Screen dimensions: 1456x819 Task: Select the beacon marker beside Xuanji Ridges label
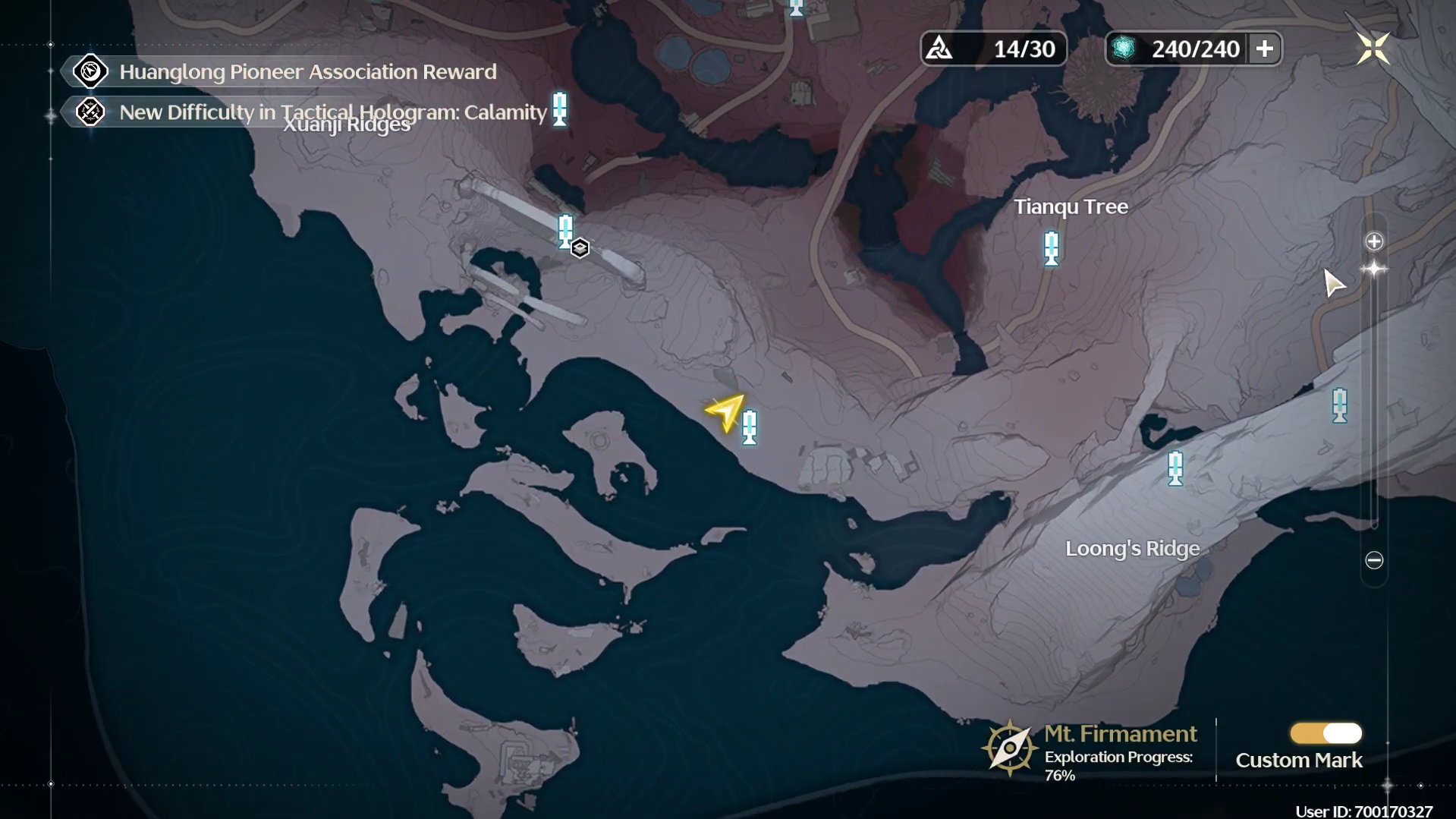tap(560, 109)
